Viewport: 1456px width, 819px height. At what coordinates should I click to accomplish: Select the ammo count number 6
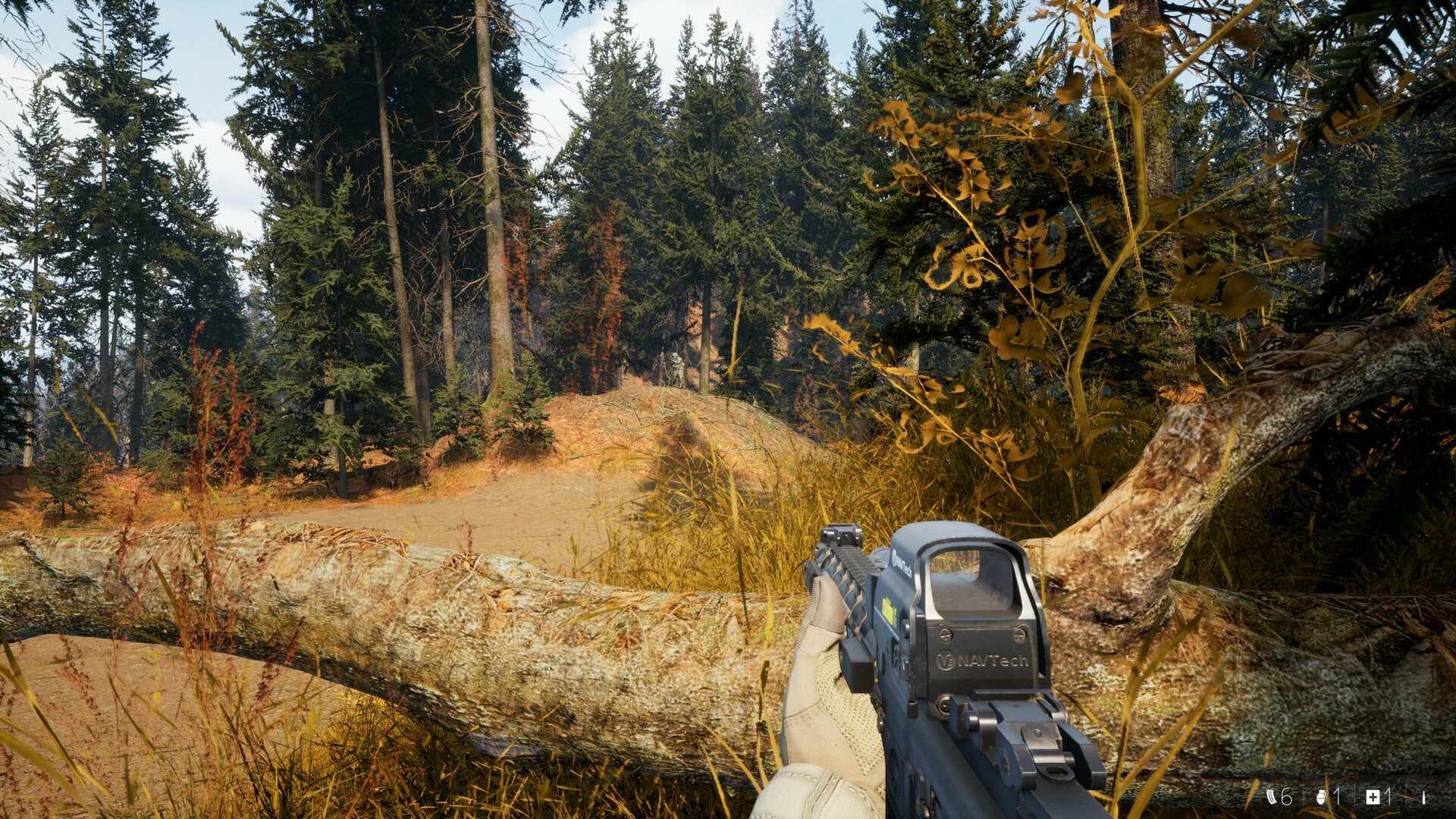coord(1286,798)
